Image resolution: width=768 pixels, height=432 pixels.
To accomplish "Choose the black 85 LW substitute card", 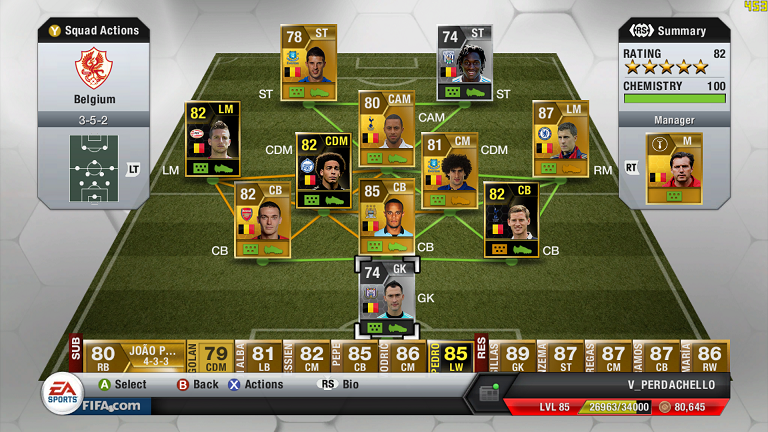I will [x=456, y=358].
